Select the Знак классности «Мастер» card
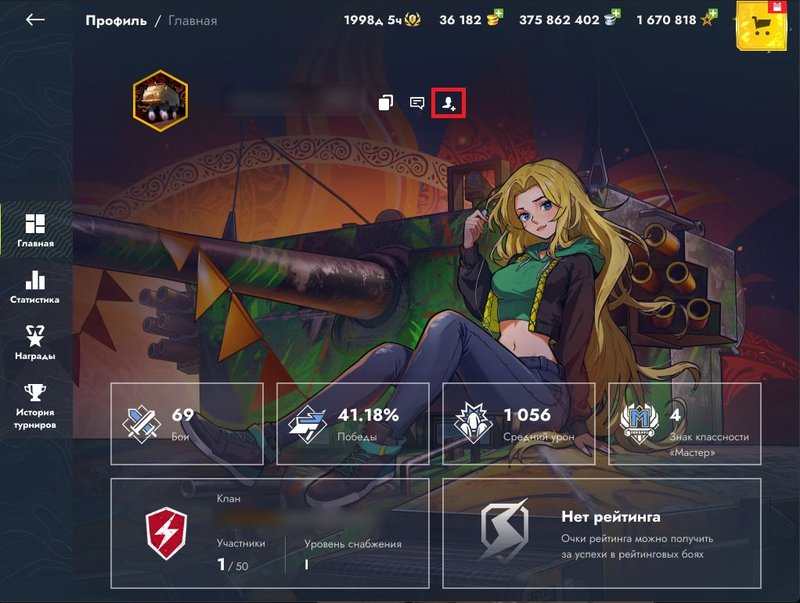 (685, 424)
